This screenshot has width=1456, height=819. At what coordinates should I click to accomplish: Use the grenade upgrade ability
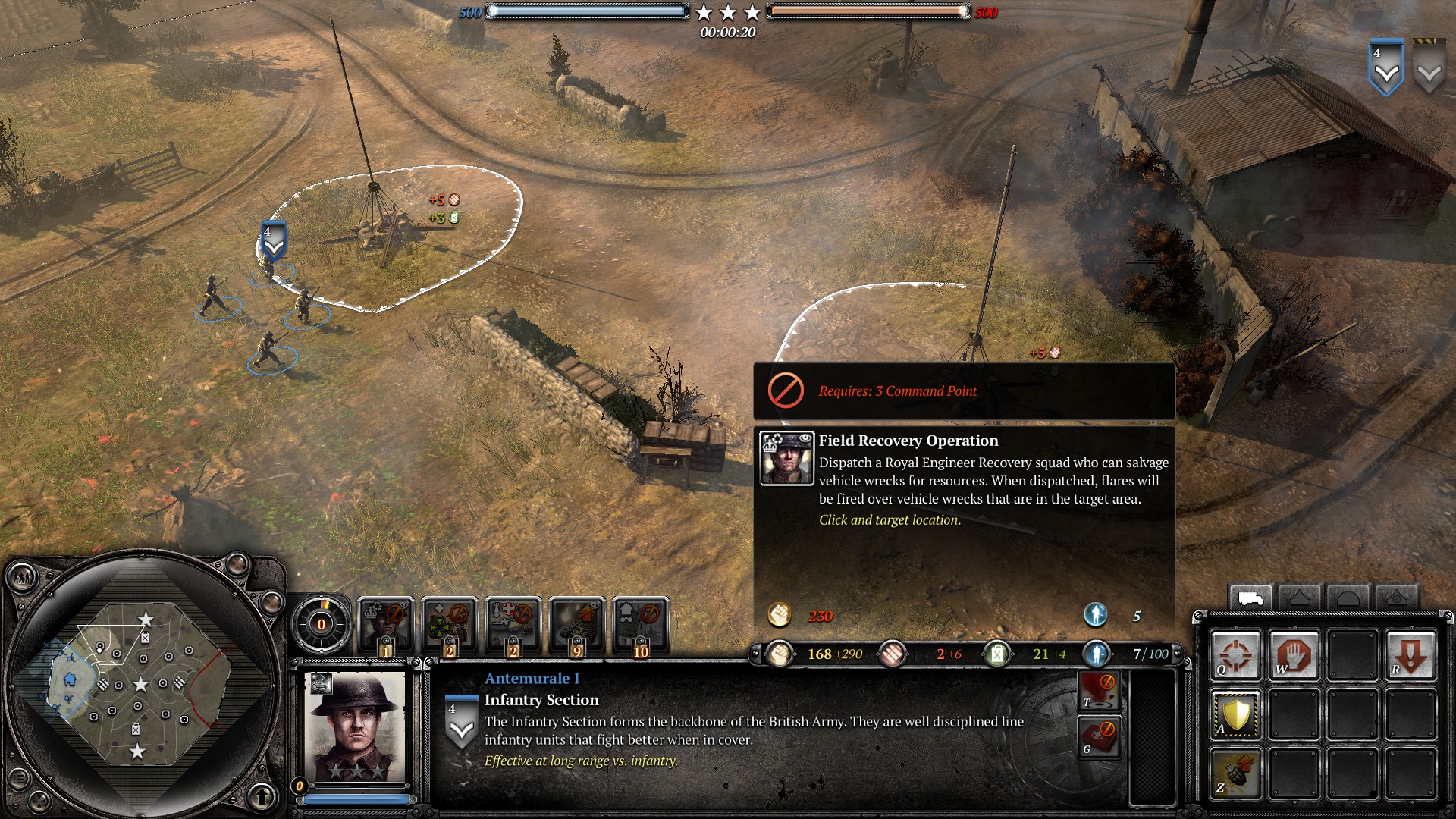tap(1235, 773)
